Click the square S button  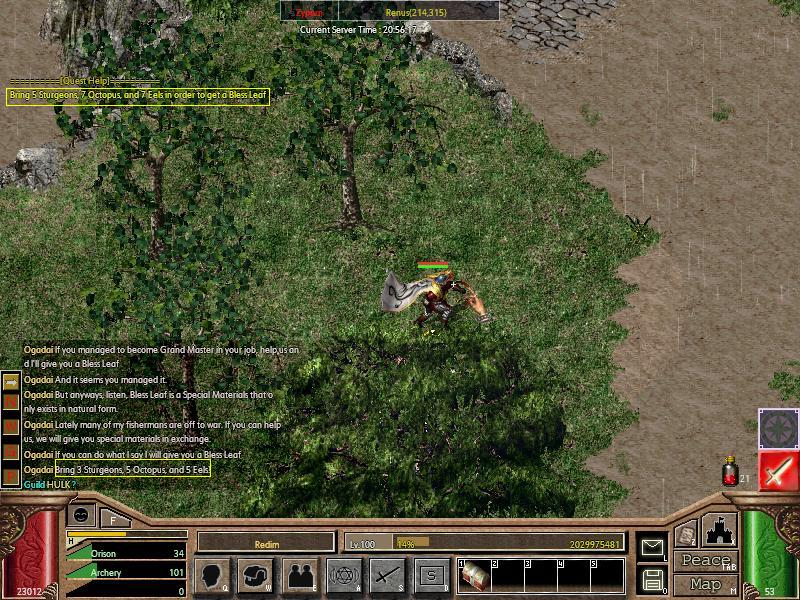431,575
